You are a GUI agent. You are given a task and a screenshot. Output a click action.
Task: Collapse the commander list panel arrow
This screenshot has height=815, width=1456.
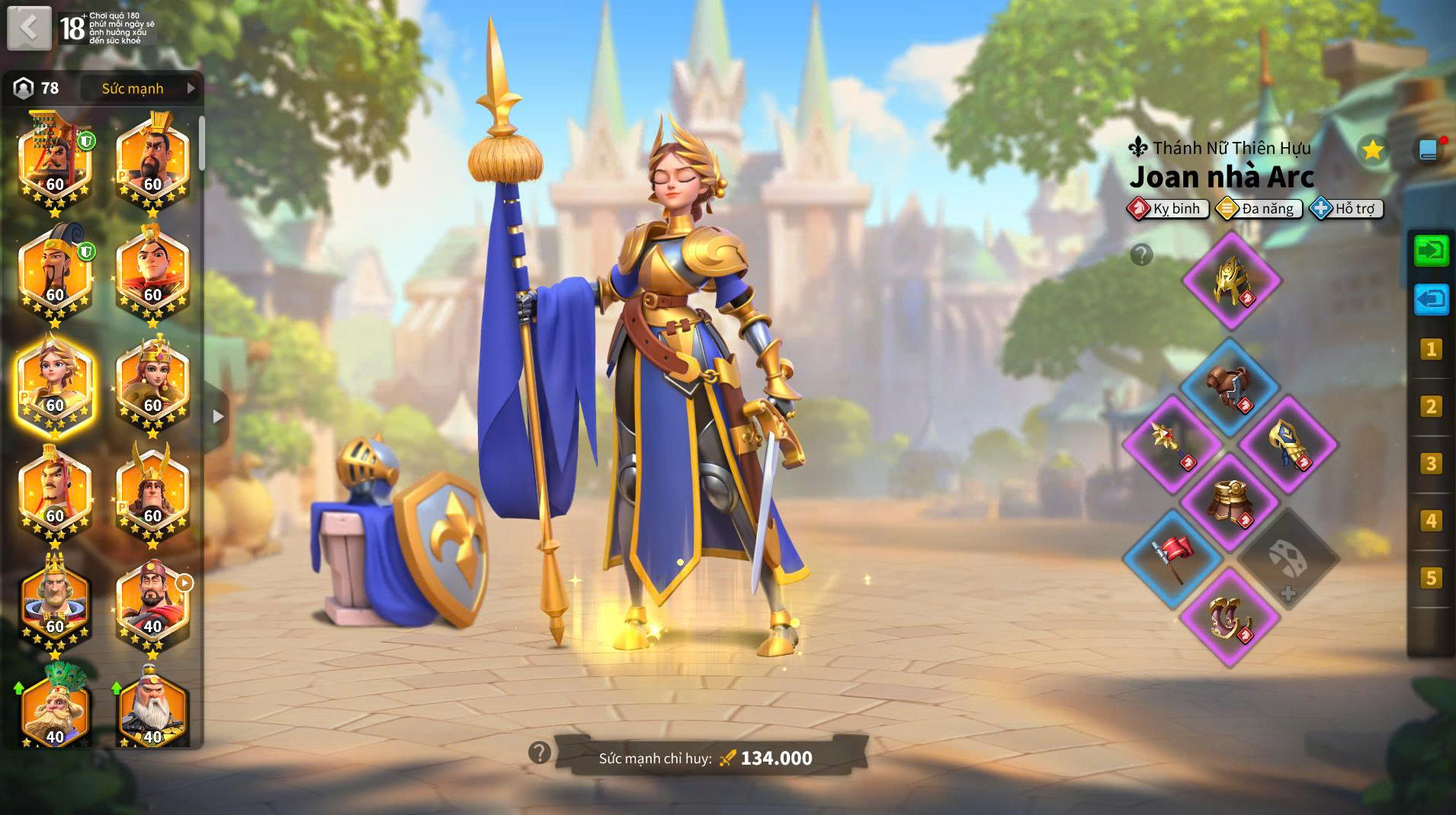point(218,416)
